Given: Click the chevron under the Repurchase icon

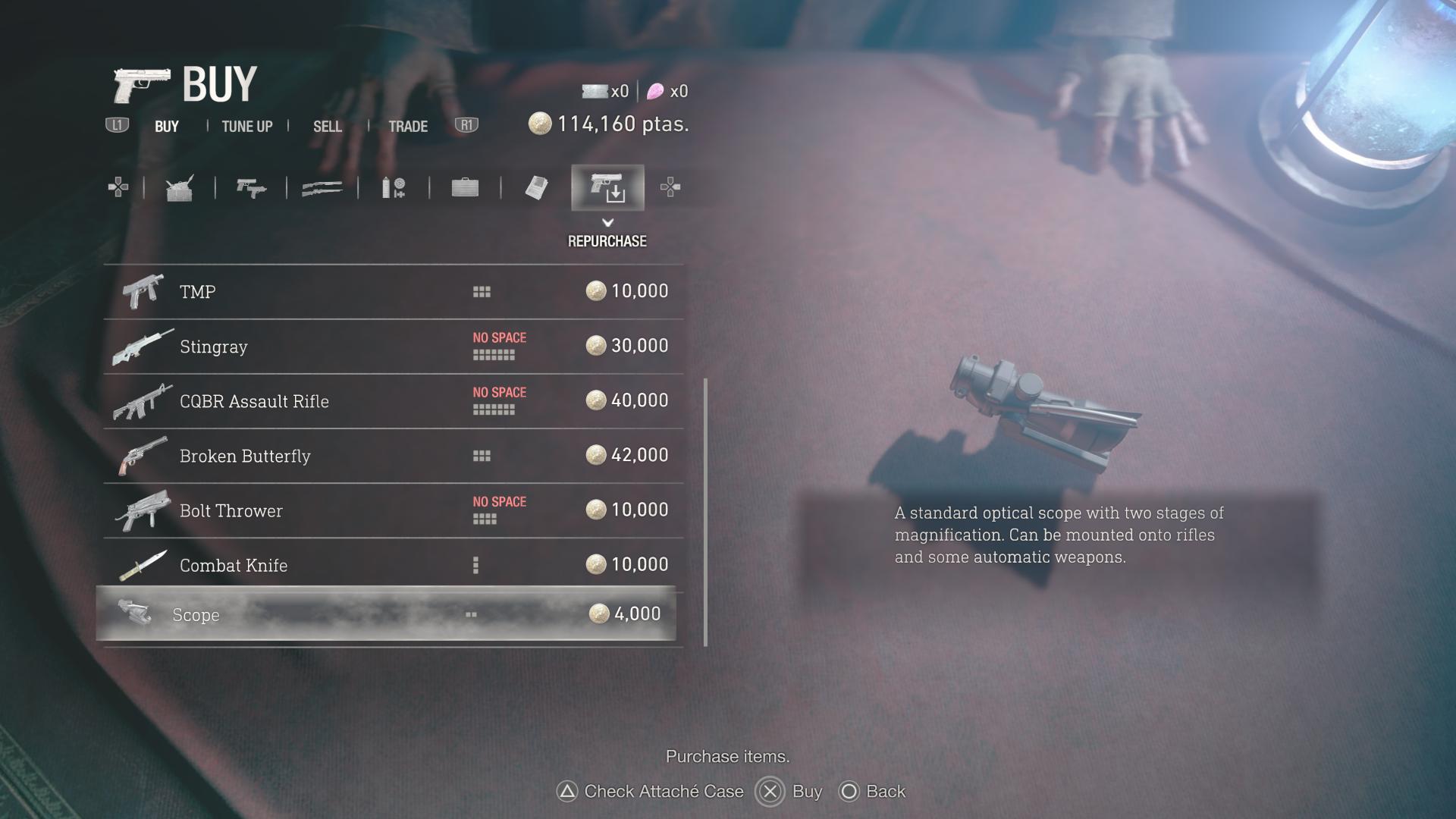Looking at the screenshot, I should click(x=607, y=224).
